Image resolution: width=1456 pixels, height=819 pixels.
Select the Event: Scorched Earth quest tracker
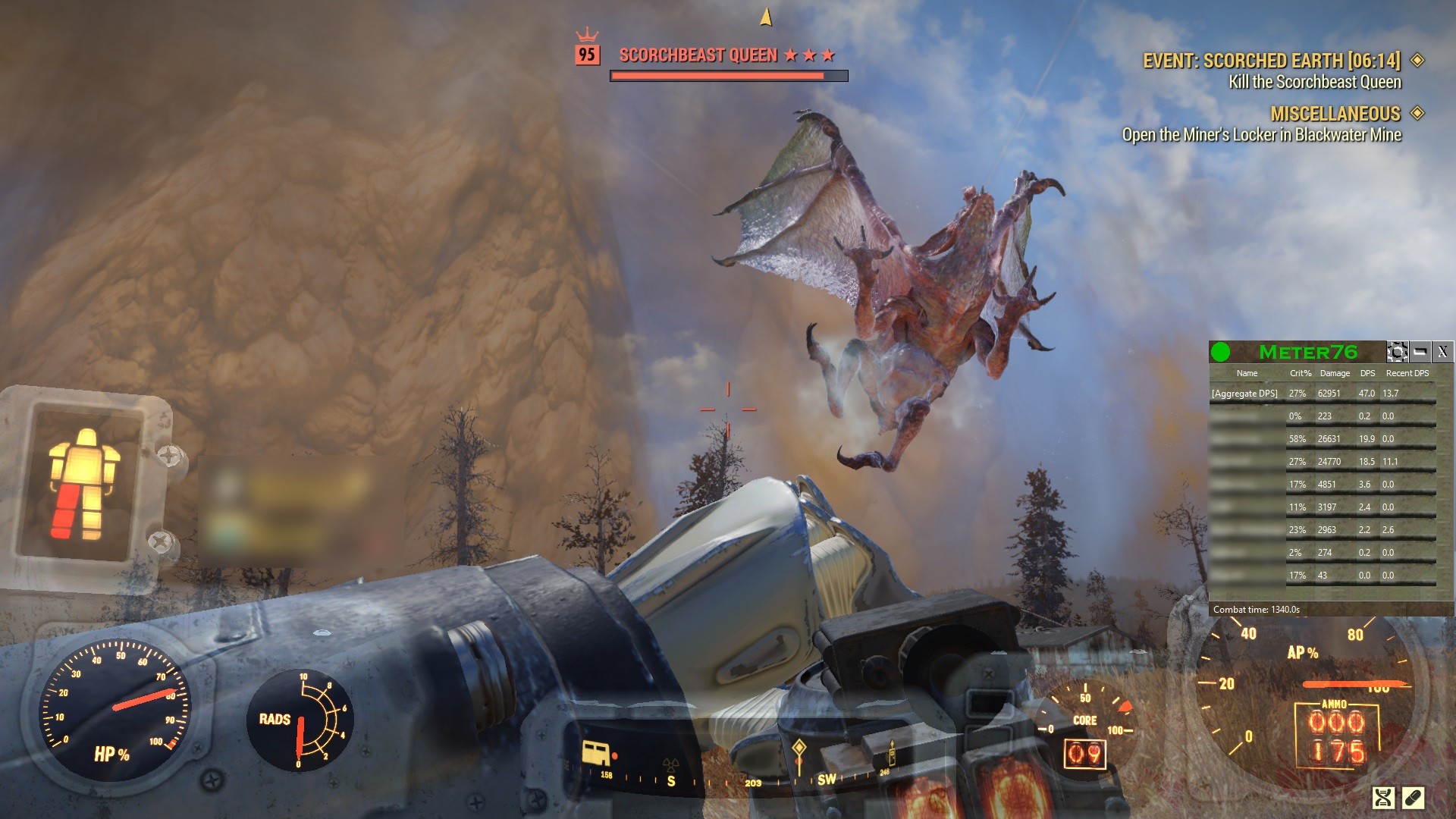(1272, 61)
